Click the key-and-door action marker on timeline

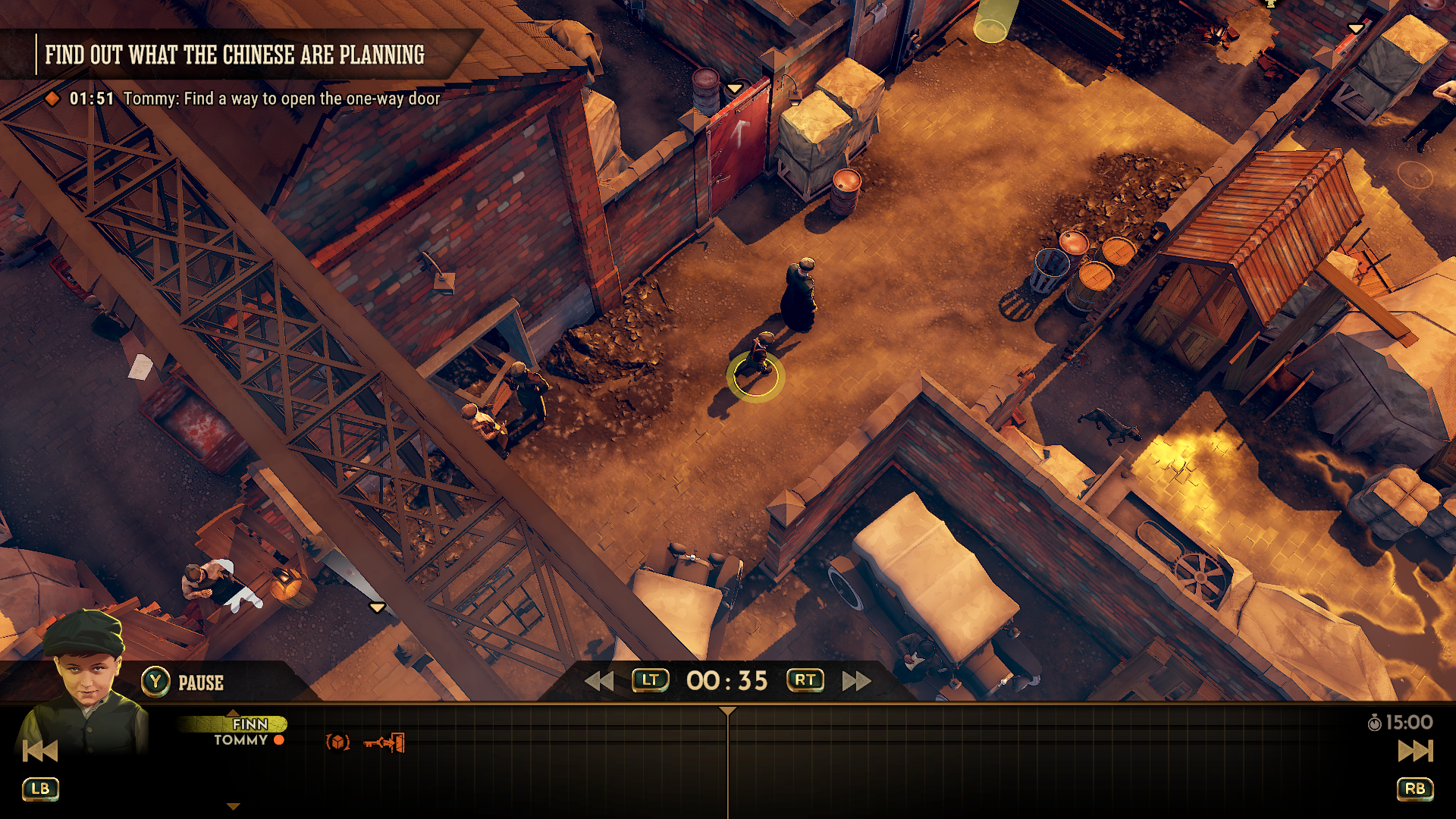[384, 742]
